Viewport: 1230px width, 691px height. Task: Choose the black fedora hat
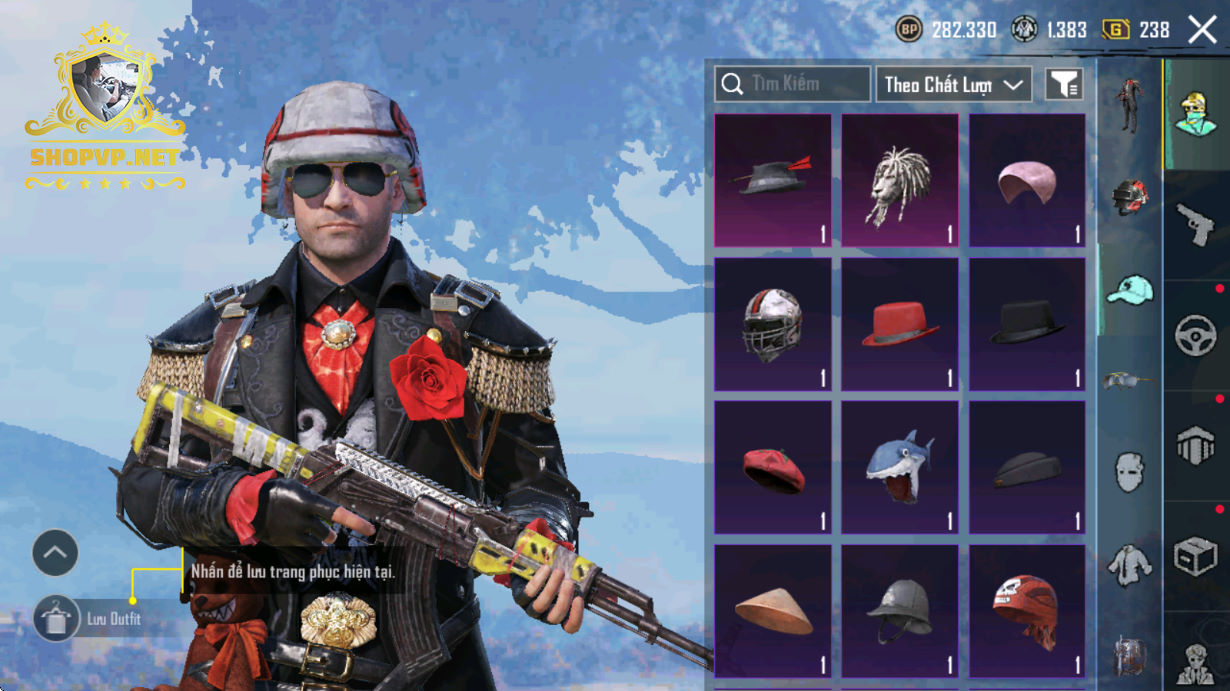1027,324
